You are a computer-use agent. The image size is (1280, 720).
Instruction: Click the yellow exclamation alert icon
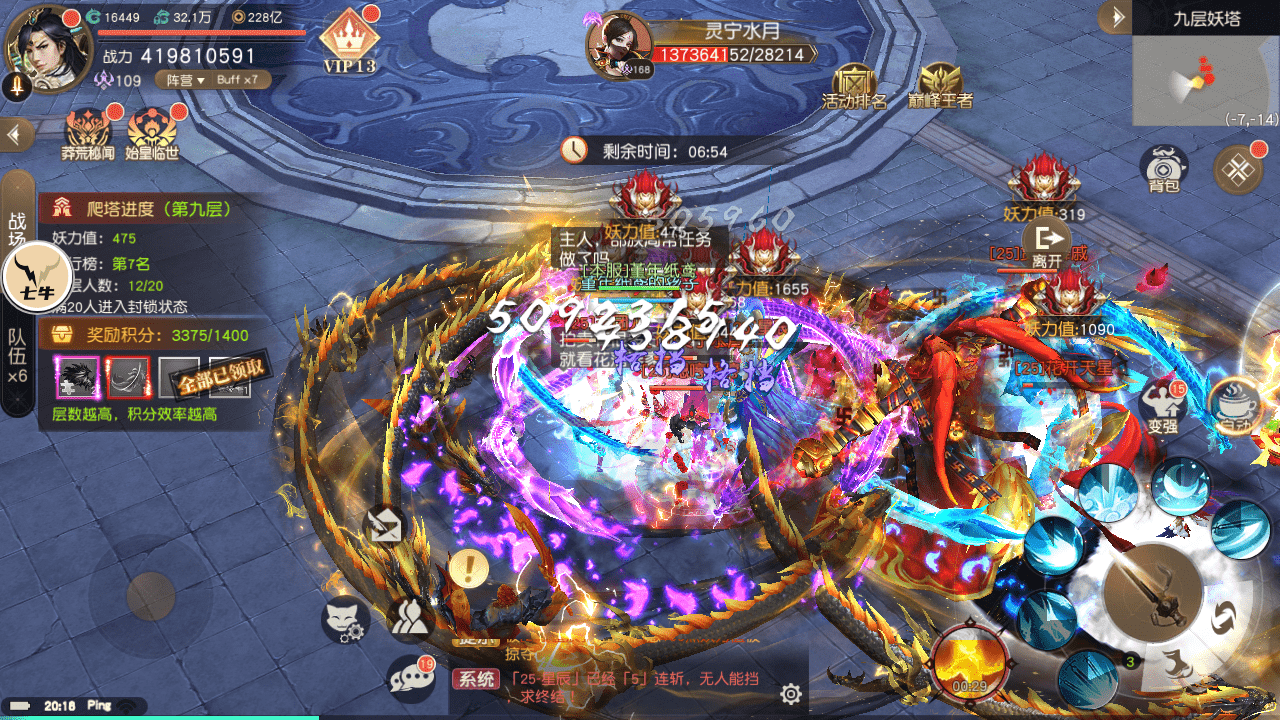point(468,568)
